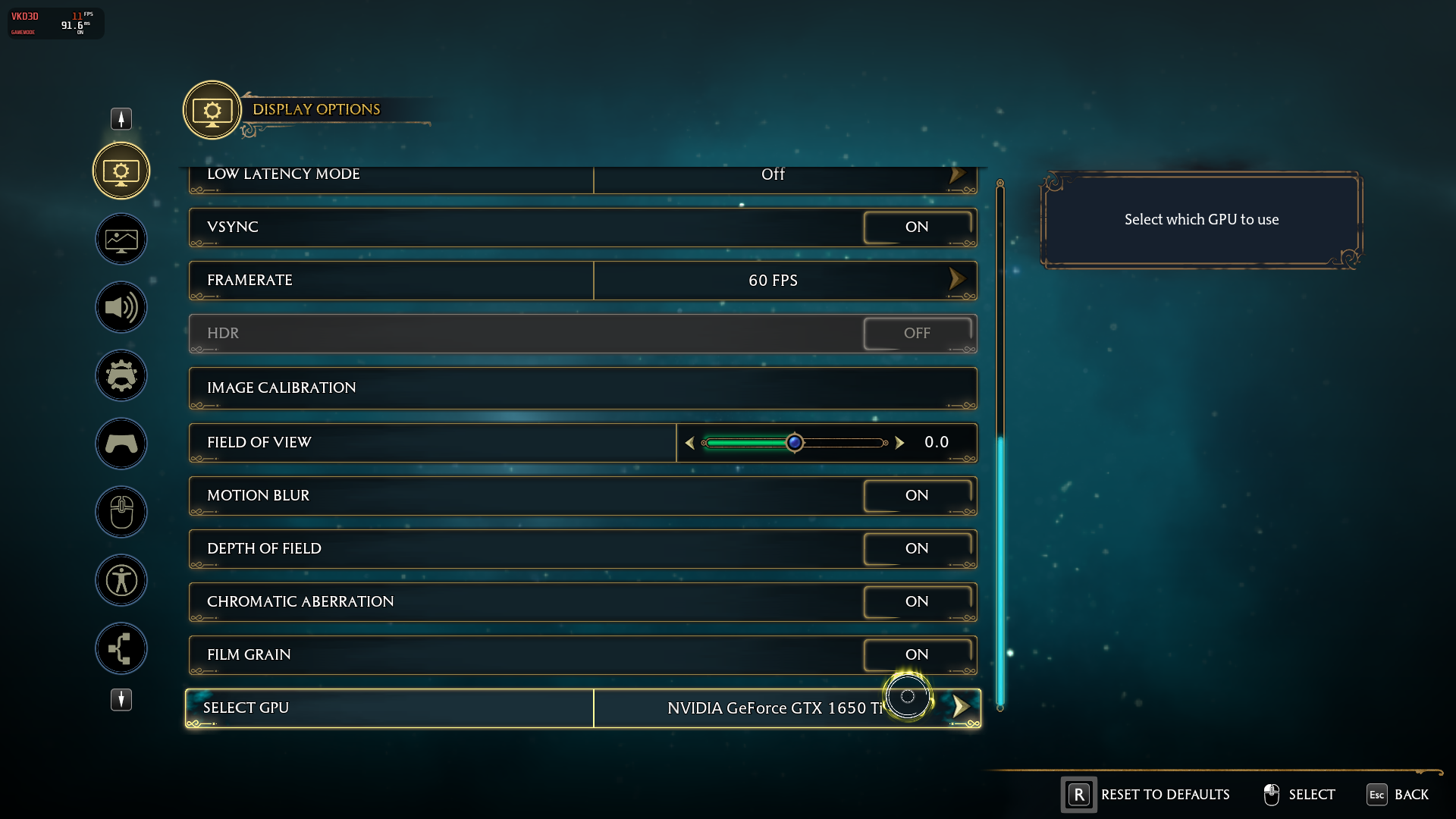Screen dimensions: 1456x819
Task: Turn off Chromatic Aberration
Action: point(917,602)
